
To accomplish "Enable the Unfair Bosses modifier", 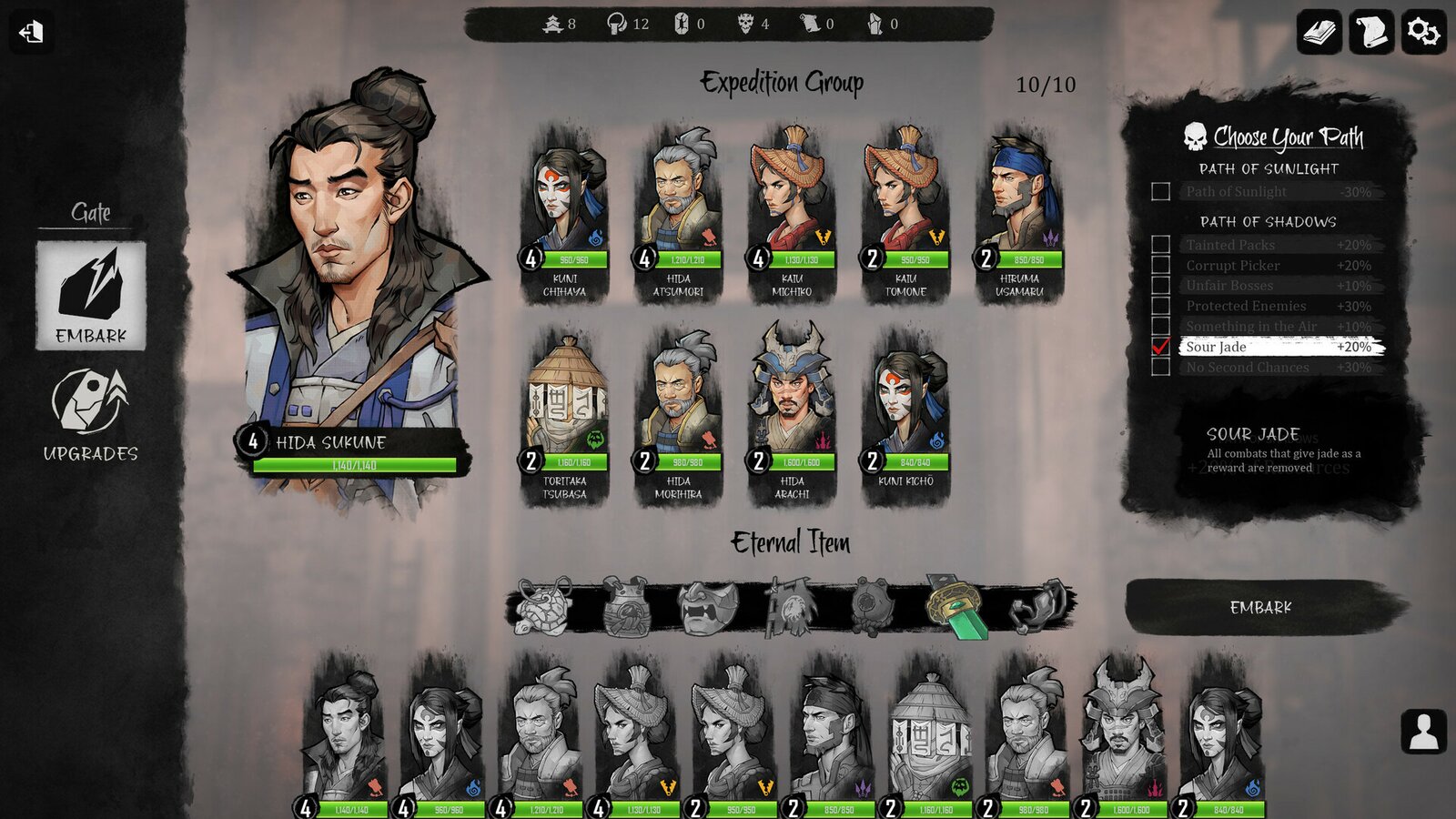I will [1158, 285].
